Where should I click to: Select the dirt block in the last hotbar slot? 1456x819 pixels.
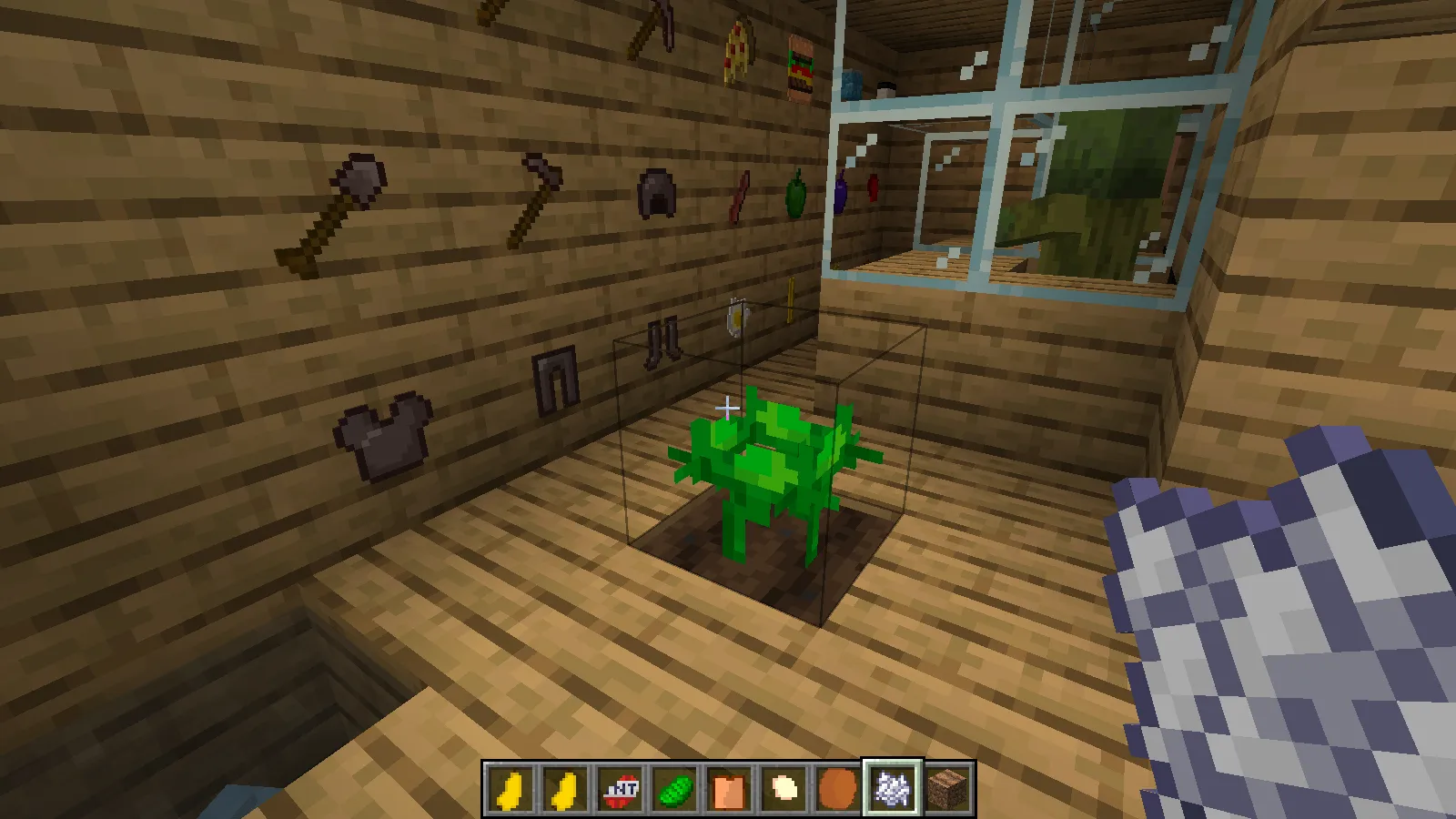click(946, 788)
